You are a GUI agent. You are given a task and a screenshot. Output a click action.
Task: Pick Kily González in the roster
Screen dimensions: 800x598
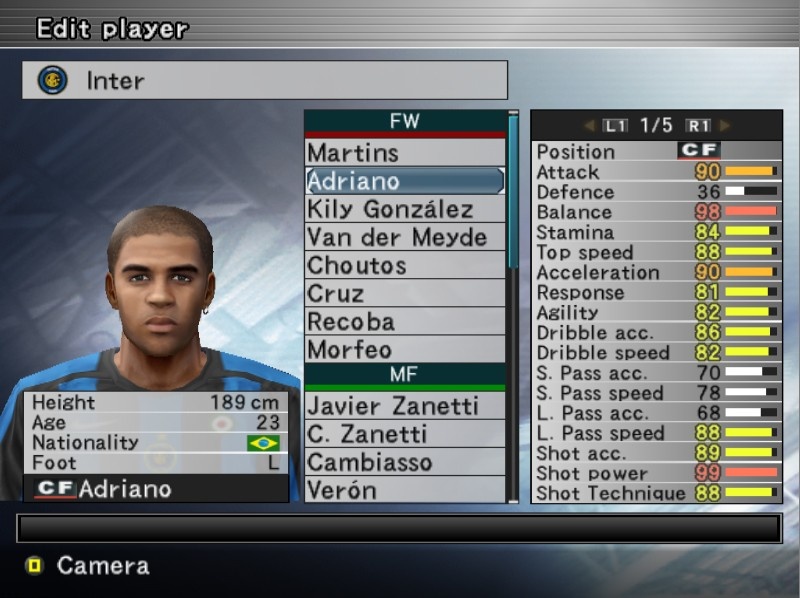pyautogui.click(x=404, y=209)
